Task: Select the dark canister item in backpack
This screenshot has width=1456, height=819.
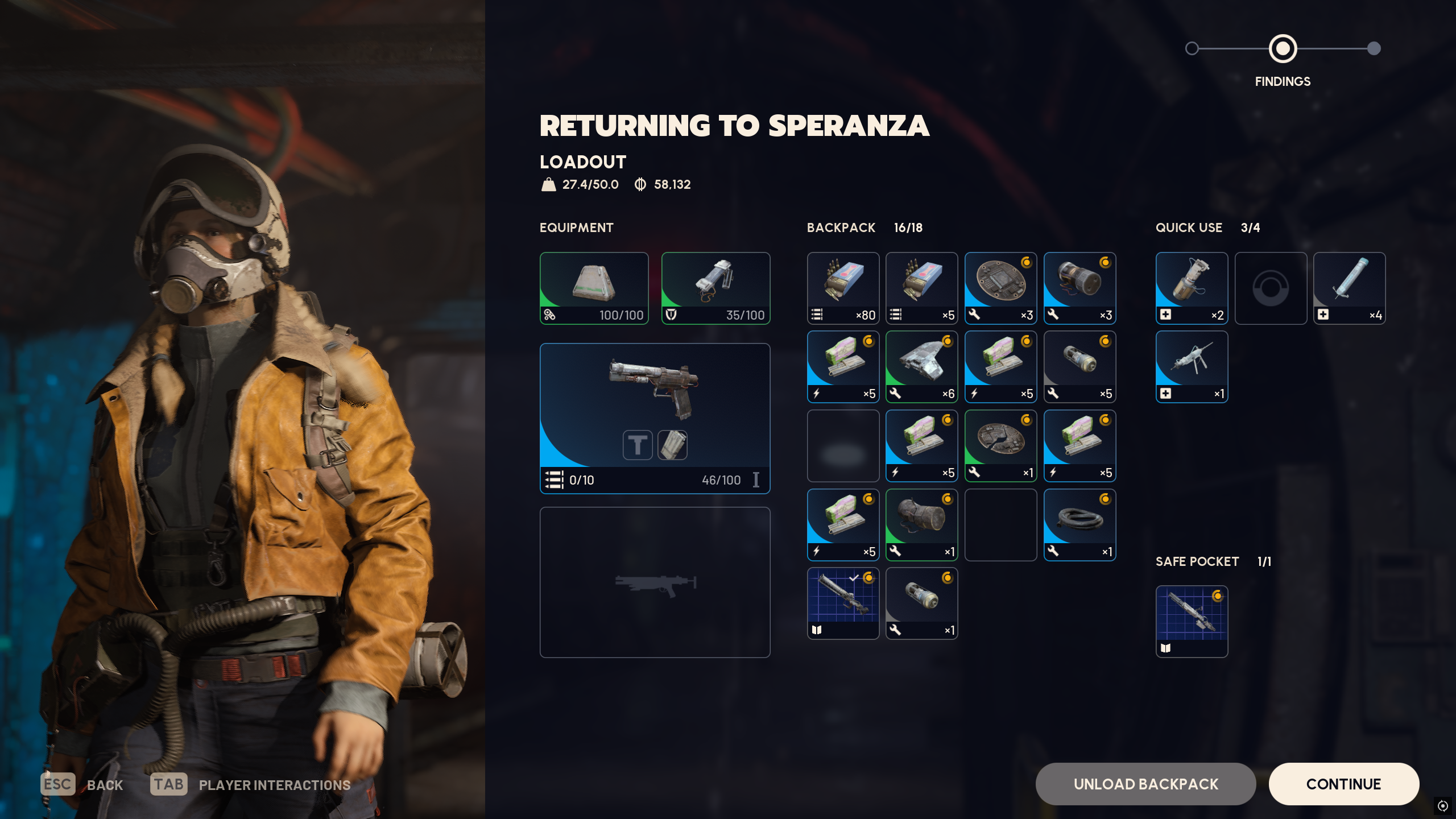Action: coord(921,525)
